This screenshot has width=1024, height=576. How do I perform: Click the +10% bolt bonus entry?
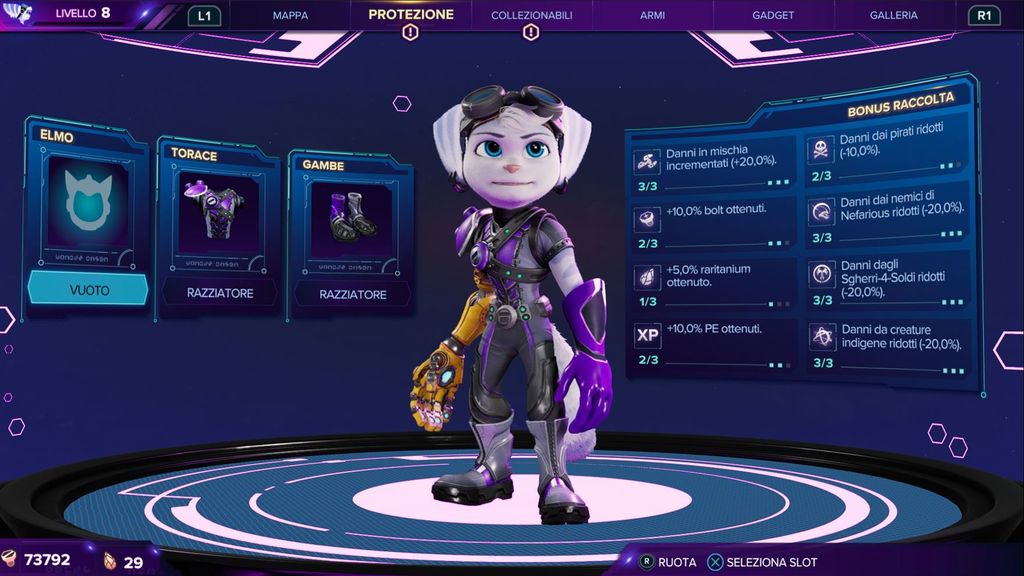[712, 222]
